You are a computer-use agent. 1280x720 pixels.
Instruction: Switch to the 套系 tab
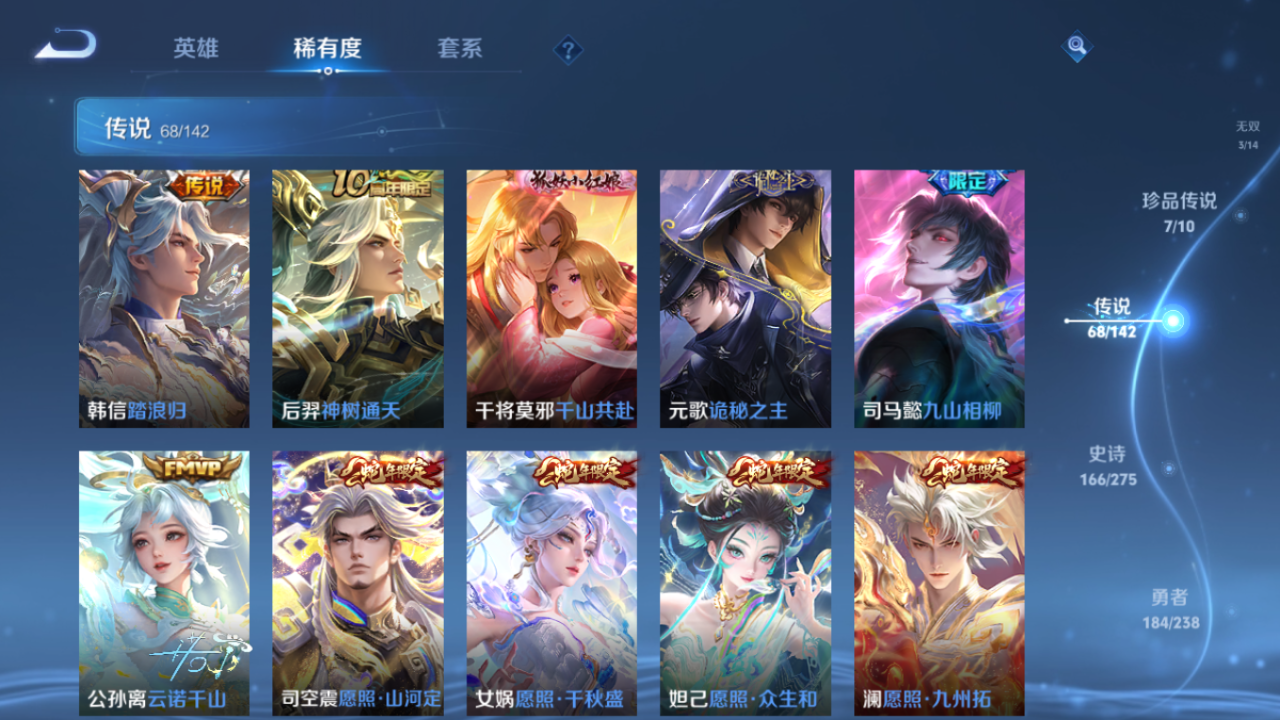pos(460,47)
